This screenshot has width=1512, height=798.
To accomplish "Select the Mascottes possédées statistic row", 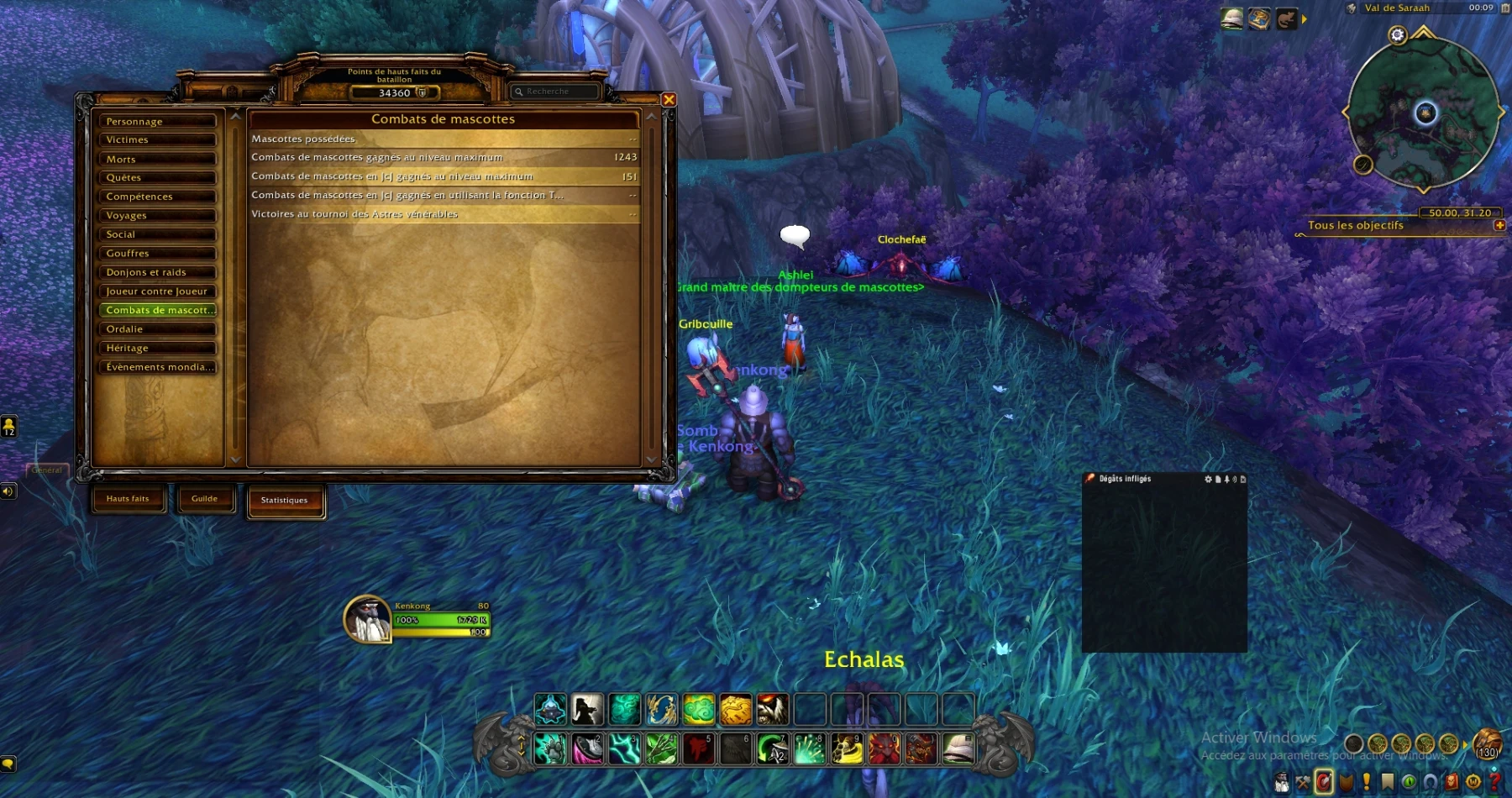I will [444, 139].
